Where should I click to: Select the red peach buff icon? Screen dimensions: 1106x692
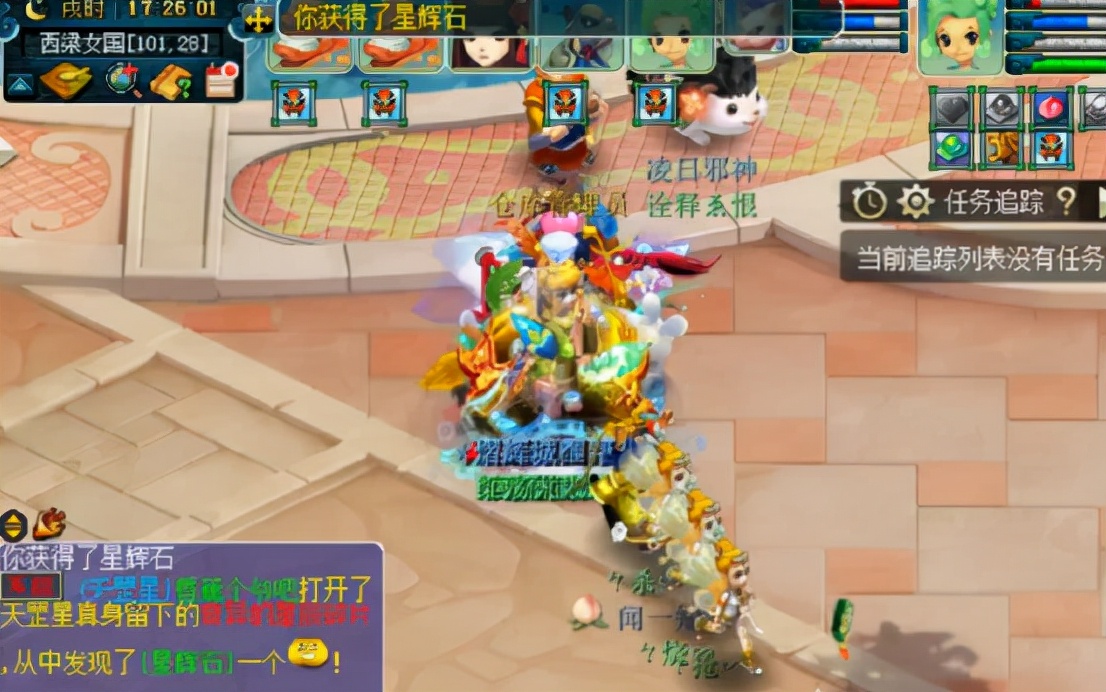(1050, 108)
